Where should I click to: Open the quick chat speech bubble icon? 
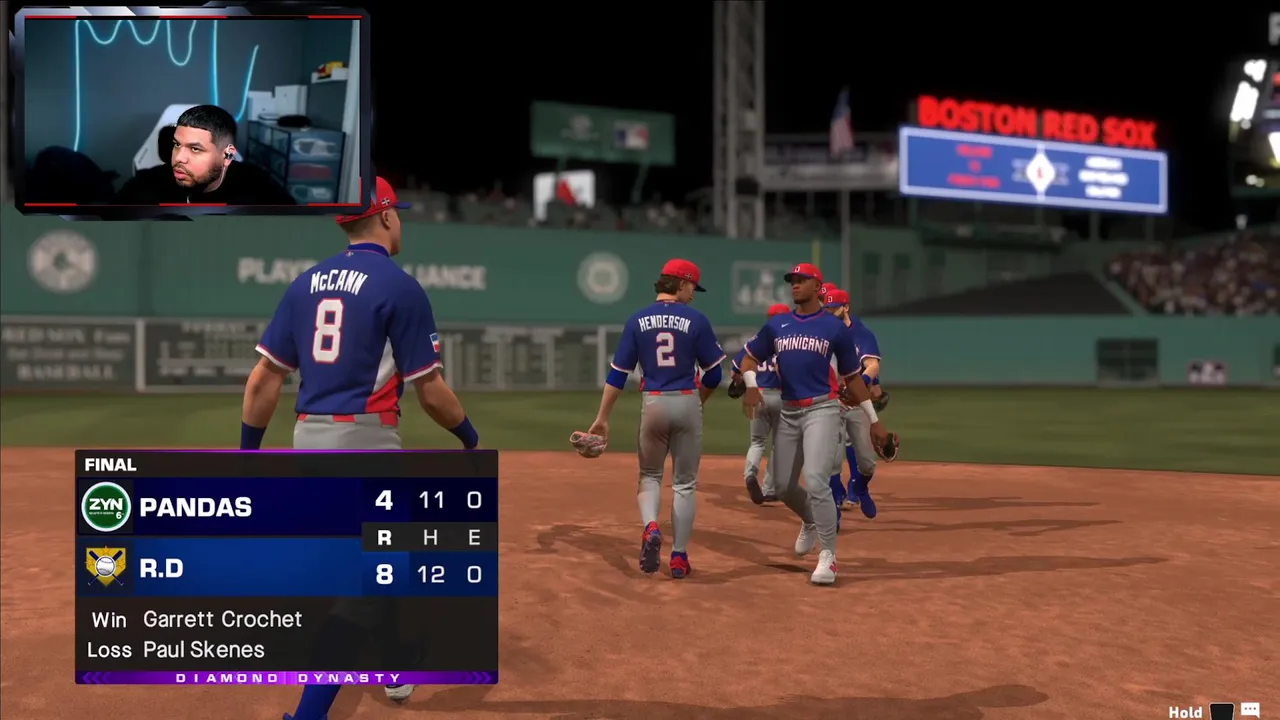tap(1250, 711)
